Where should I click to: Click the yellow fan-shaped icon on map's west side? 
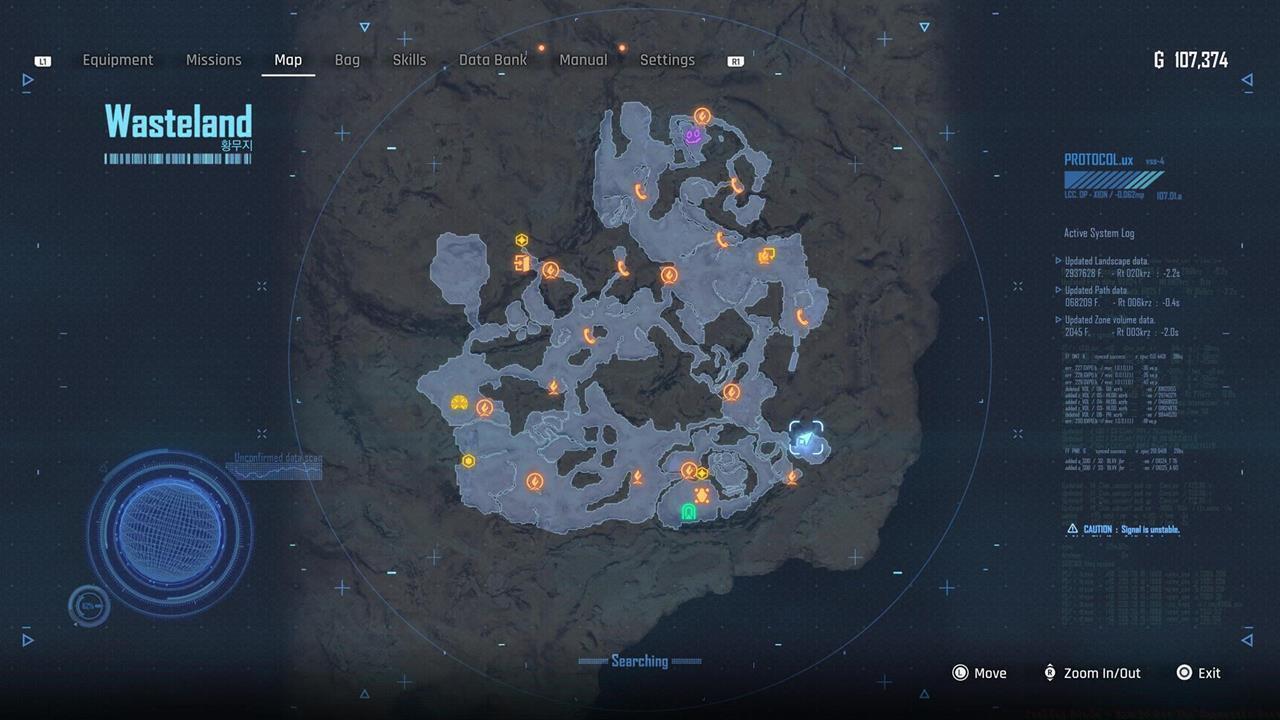coord(458,403)
